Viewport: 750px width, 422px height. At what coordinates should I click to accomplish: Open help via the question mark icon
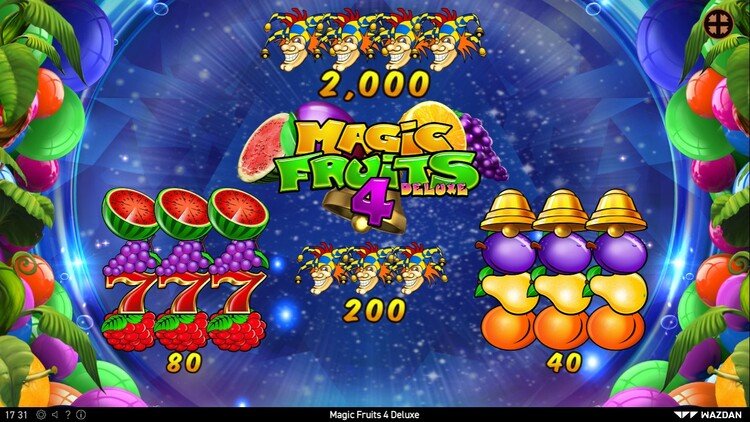(x=68, y=414)
